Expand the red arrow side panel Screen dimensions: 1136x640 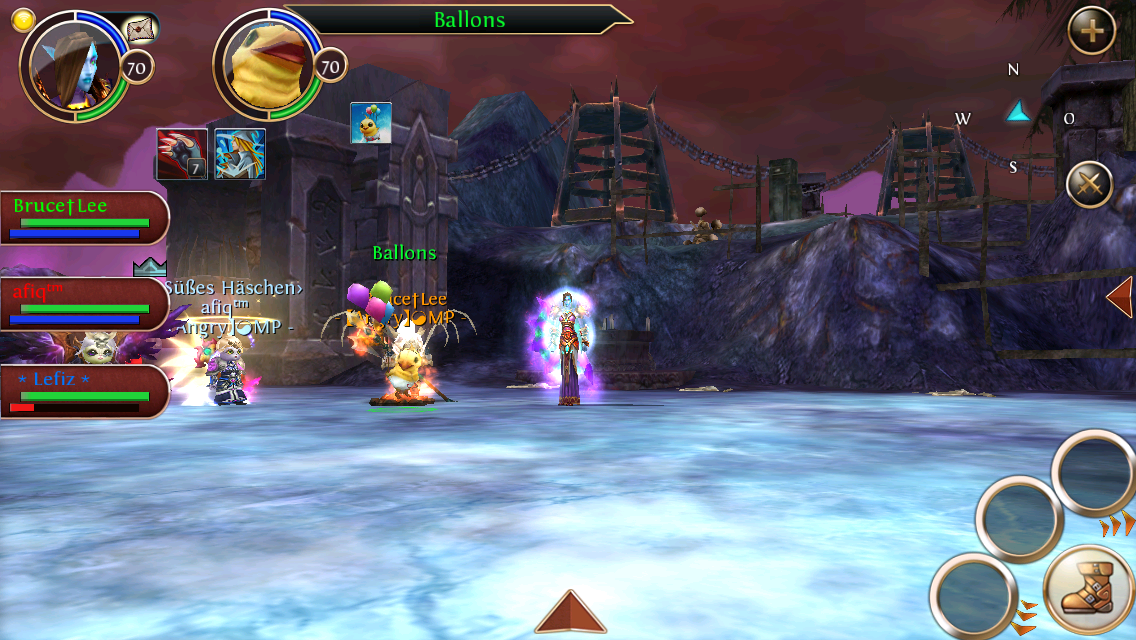pyautogui.click(x=1120, y=297)
